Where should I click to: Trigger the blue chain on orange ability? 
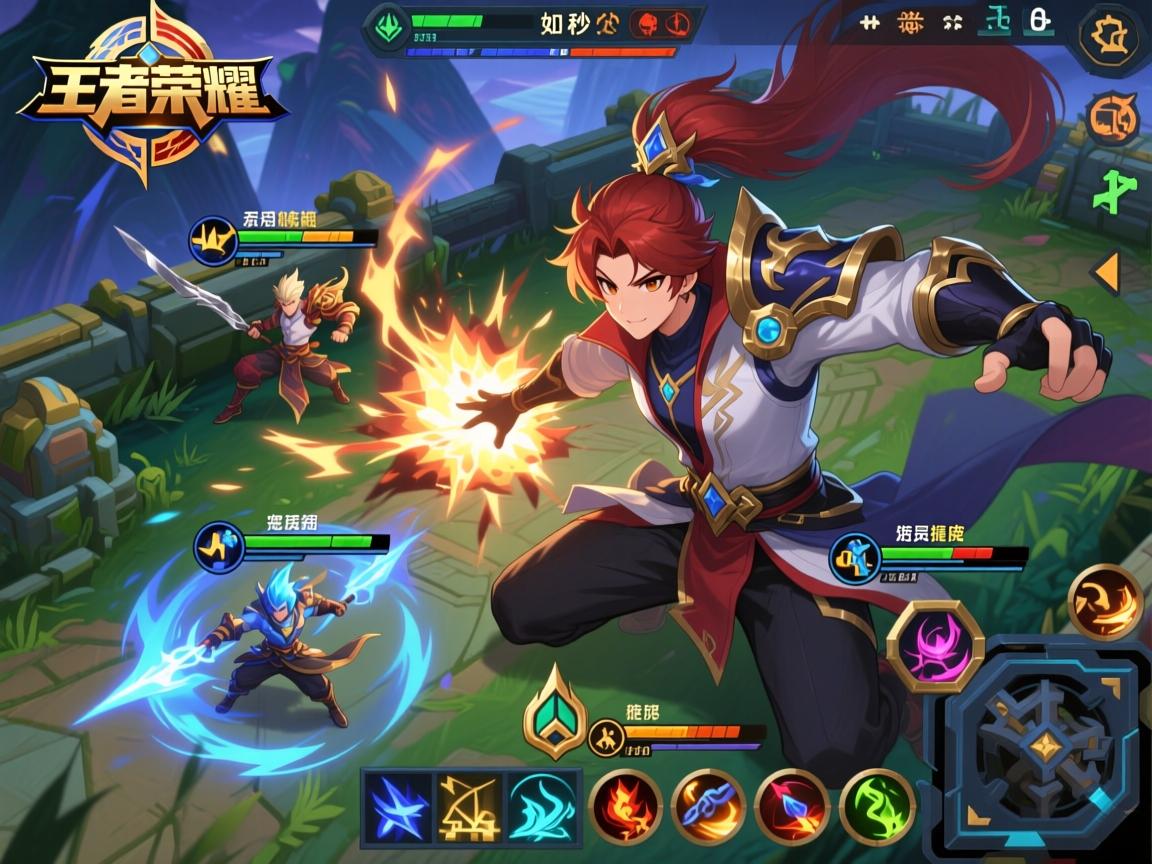tap(708, 806)
